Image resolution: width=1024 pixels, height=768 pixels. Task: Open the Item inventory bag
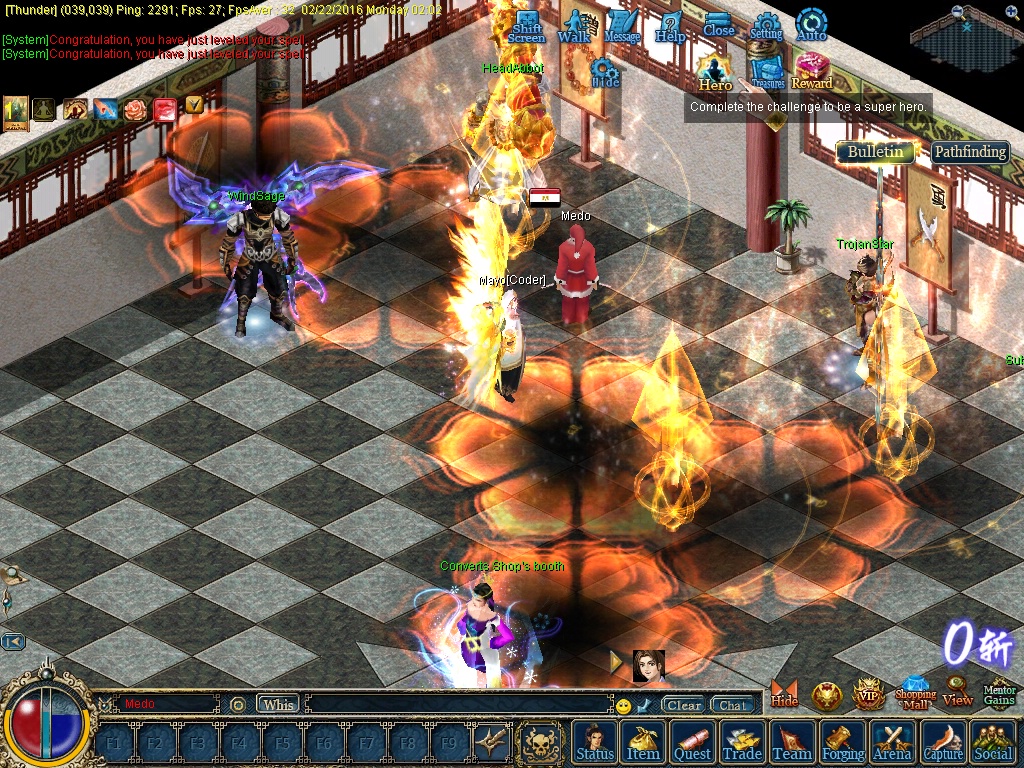(643, 742)
